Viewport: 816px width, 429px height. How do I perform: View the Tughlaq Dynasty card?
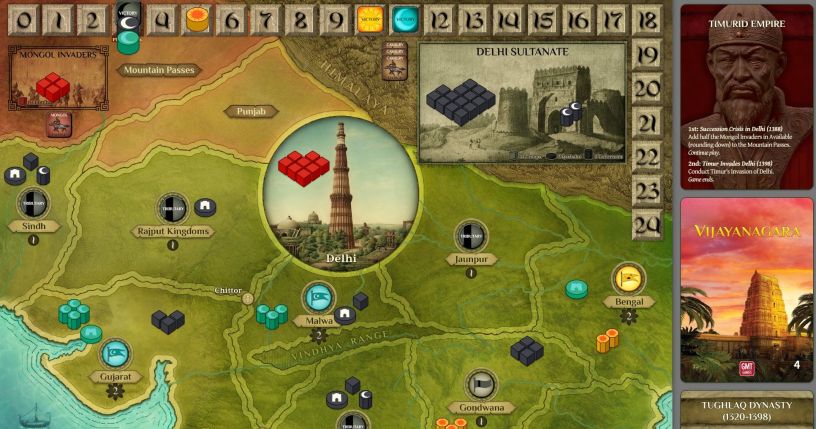[x=746, y=410]
